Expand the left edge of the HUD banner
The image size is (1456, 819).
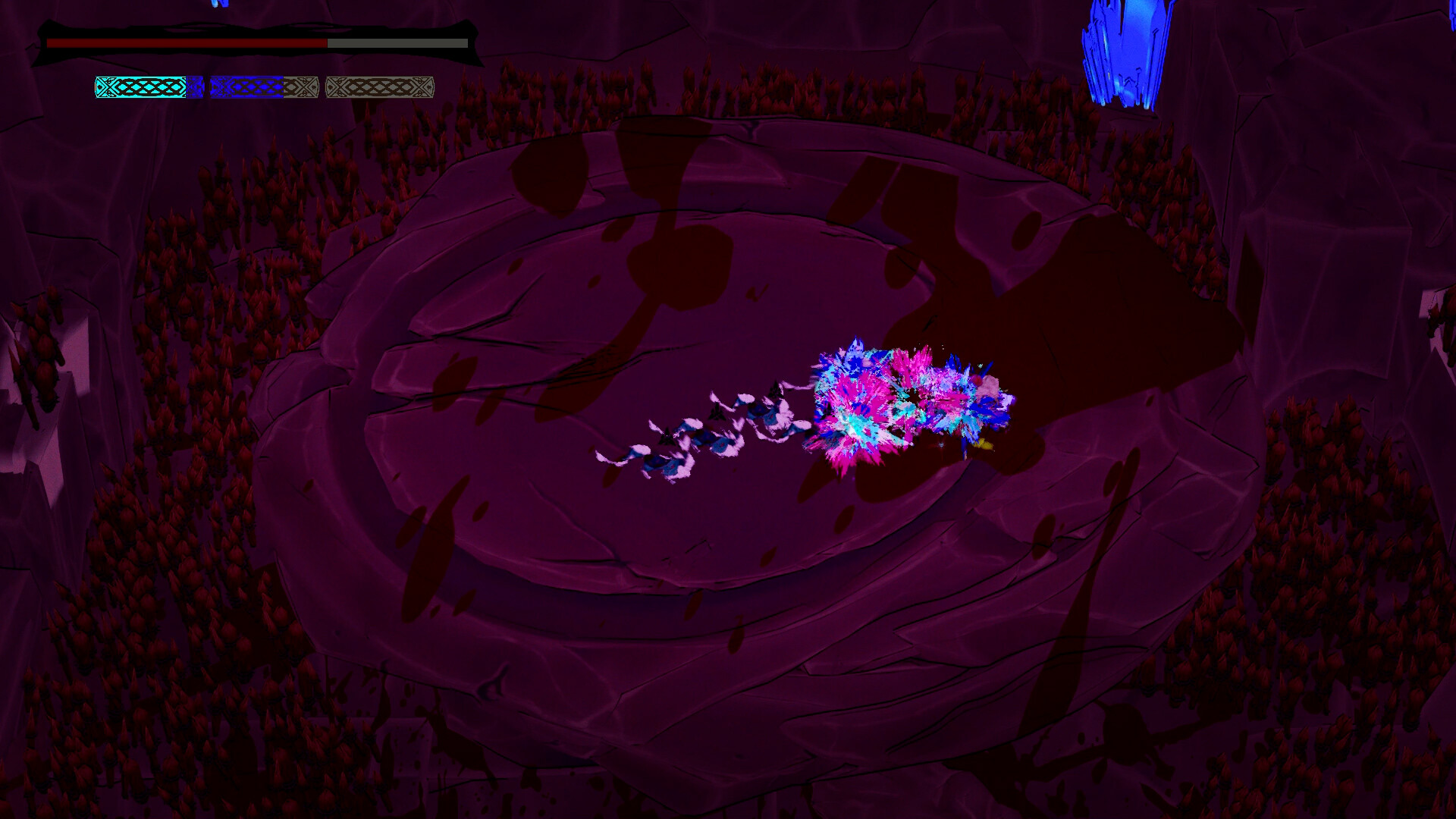tap(42, 39)
